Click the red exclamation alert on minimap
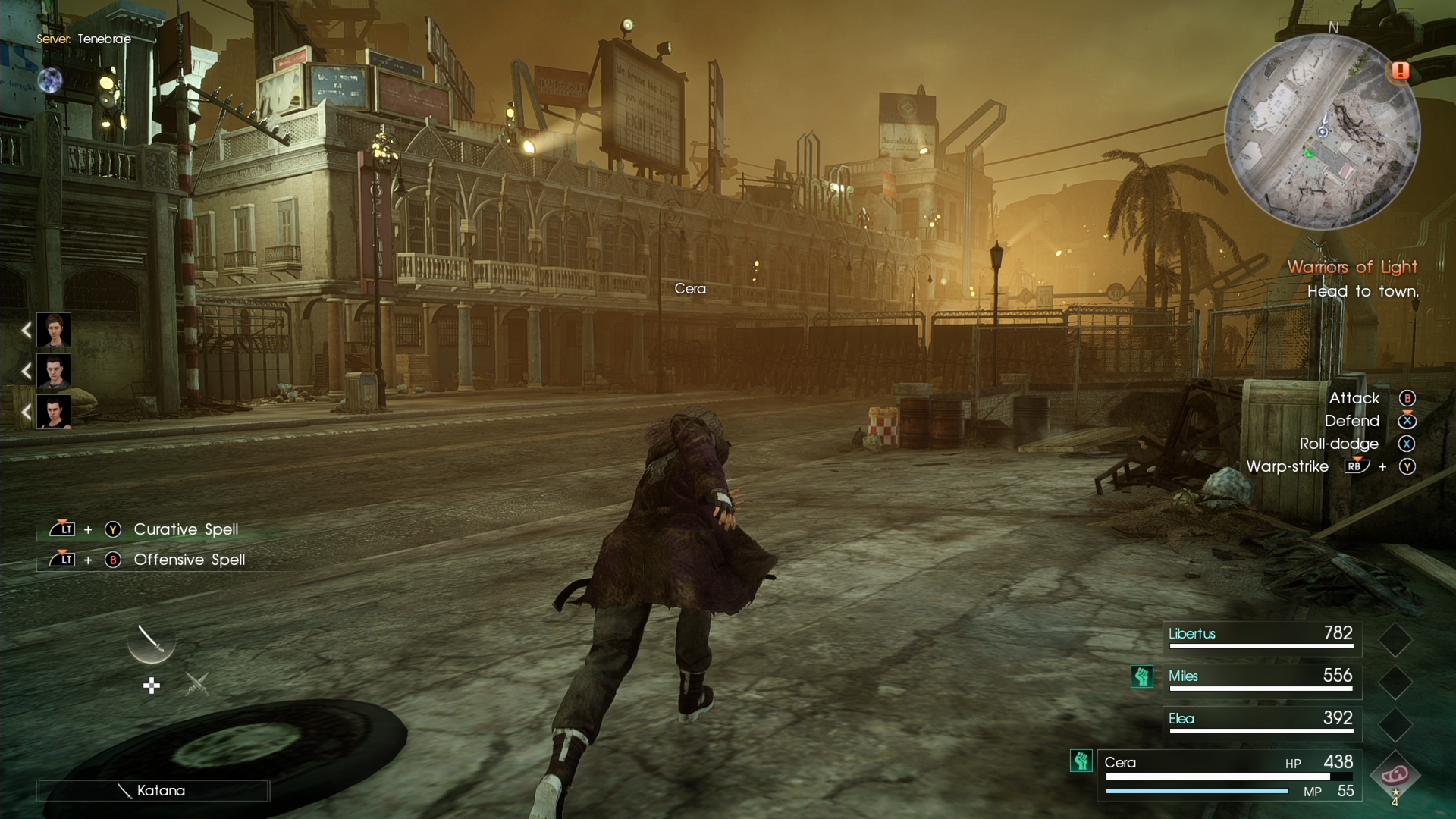1456x819 pixels. [x=1400, y=71]
